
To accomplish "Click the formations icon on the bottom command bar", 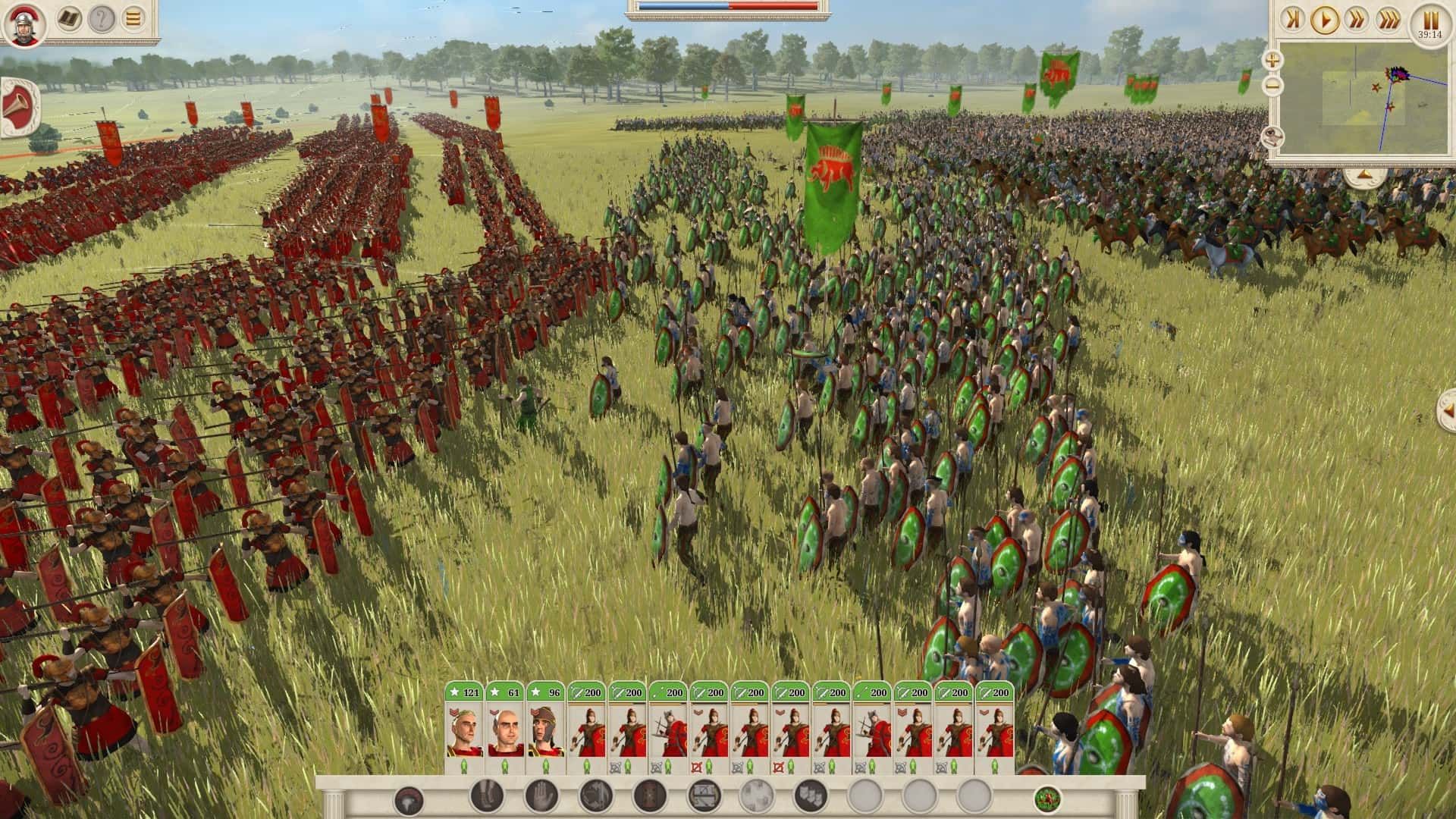I will 702,796.
